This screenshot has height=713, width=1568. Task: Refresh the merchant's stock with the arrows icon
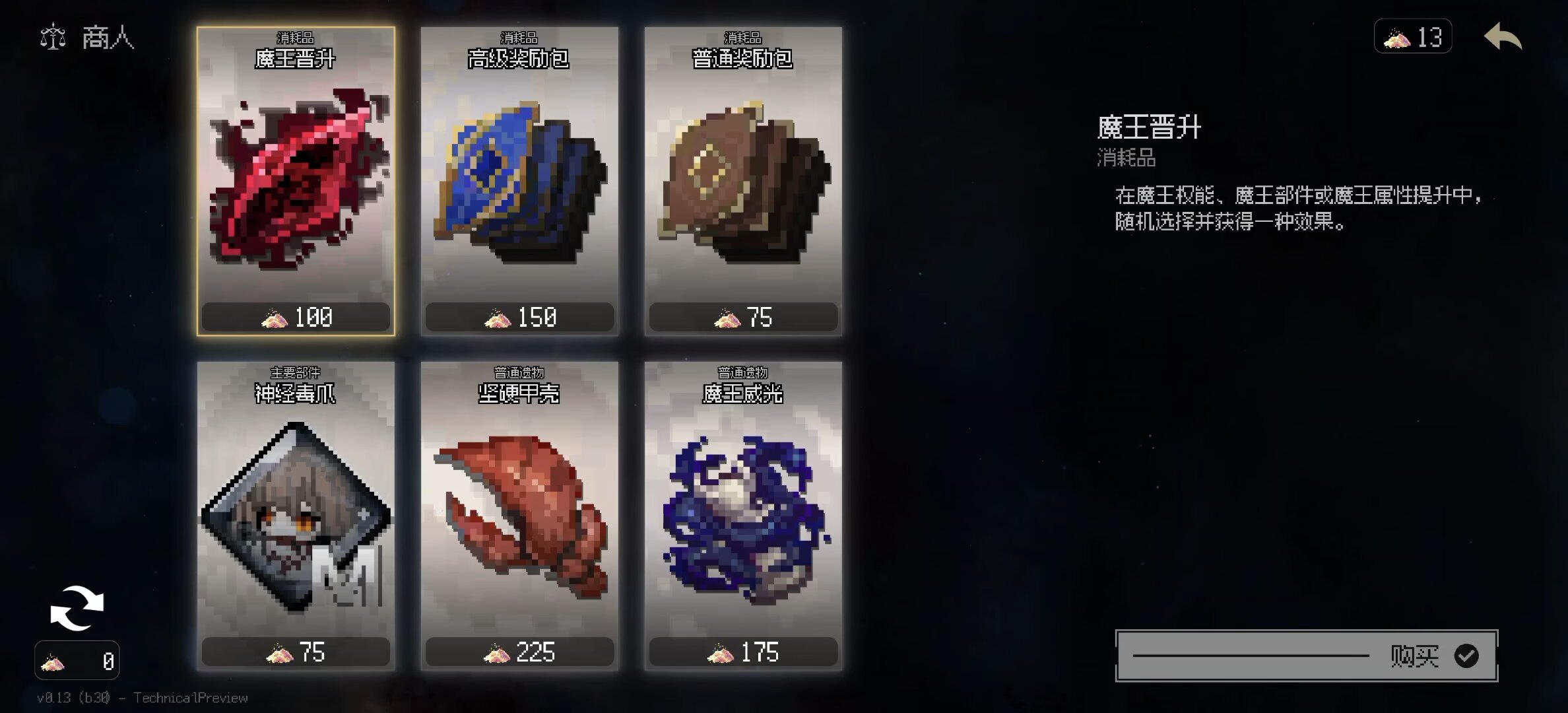coord(77,608)
